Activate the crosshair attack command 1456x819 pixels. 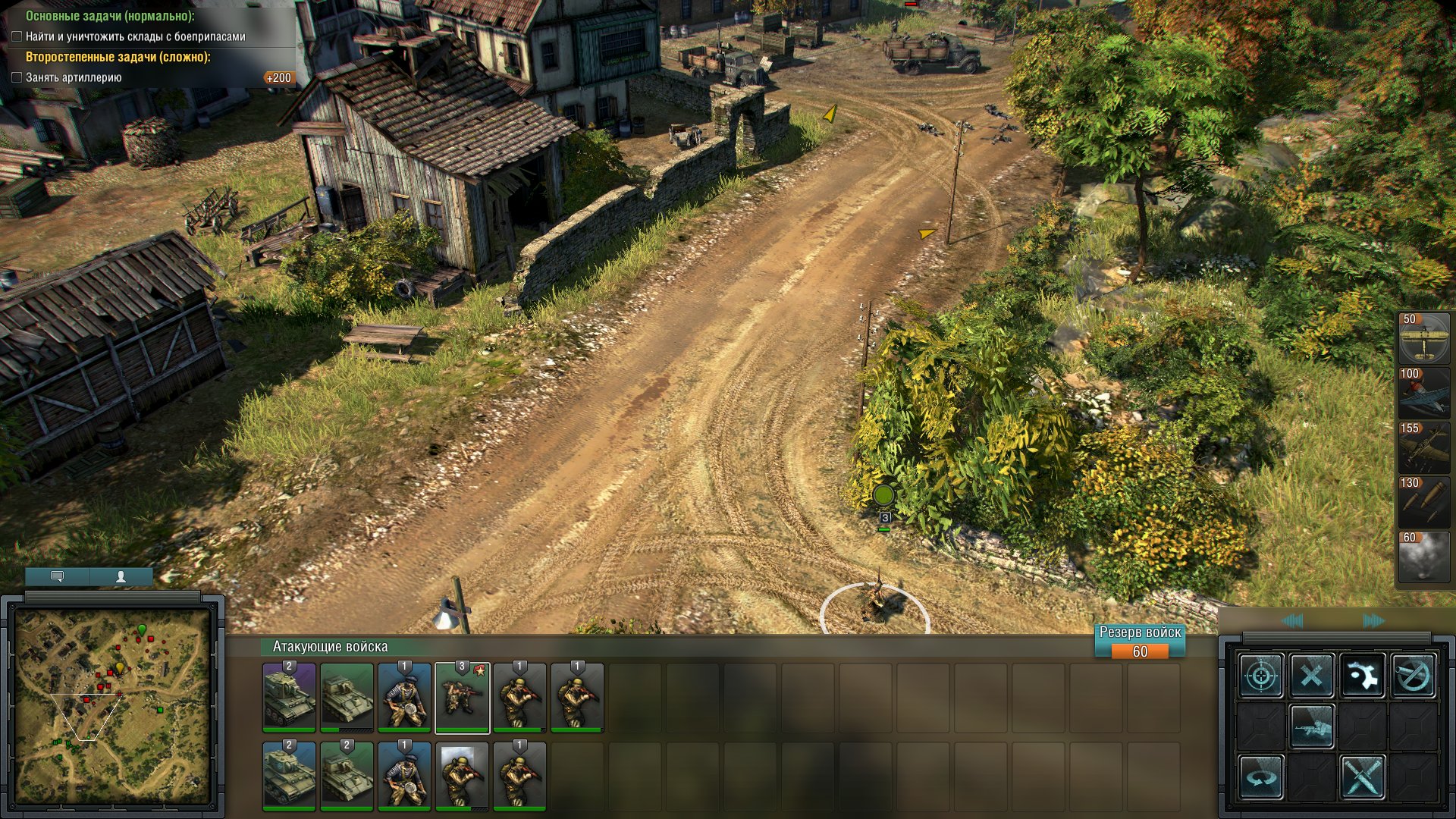point(1261,675)
